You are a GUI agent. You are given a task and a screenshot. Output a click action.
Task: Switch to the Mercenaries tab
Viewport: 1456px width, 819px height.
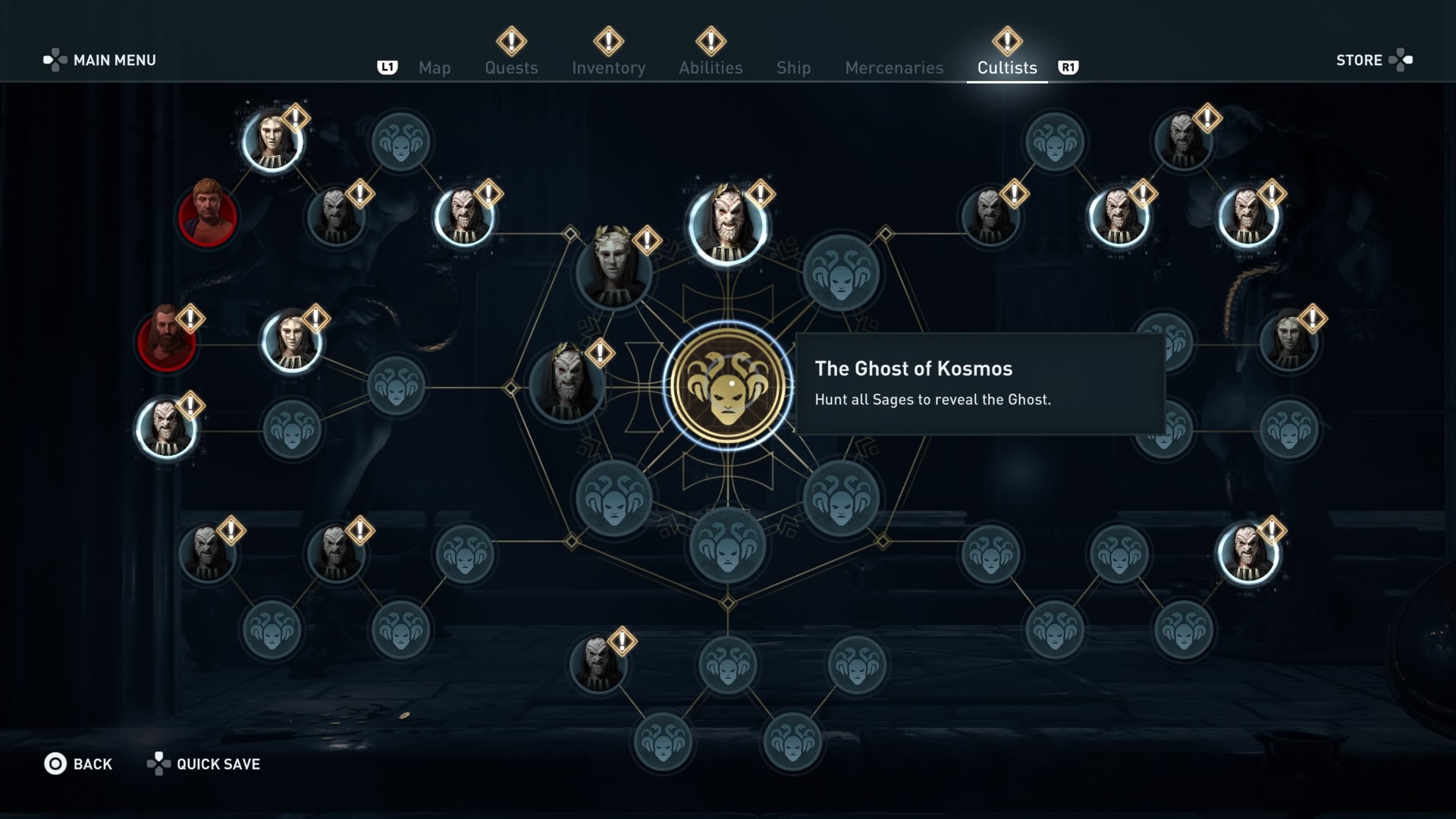(x=893, y=67)
